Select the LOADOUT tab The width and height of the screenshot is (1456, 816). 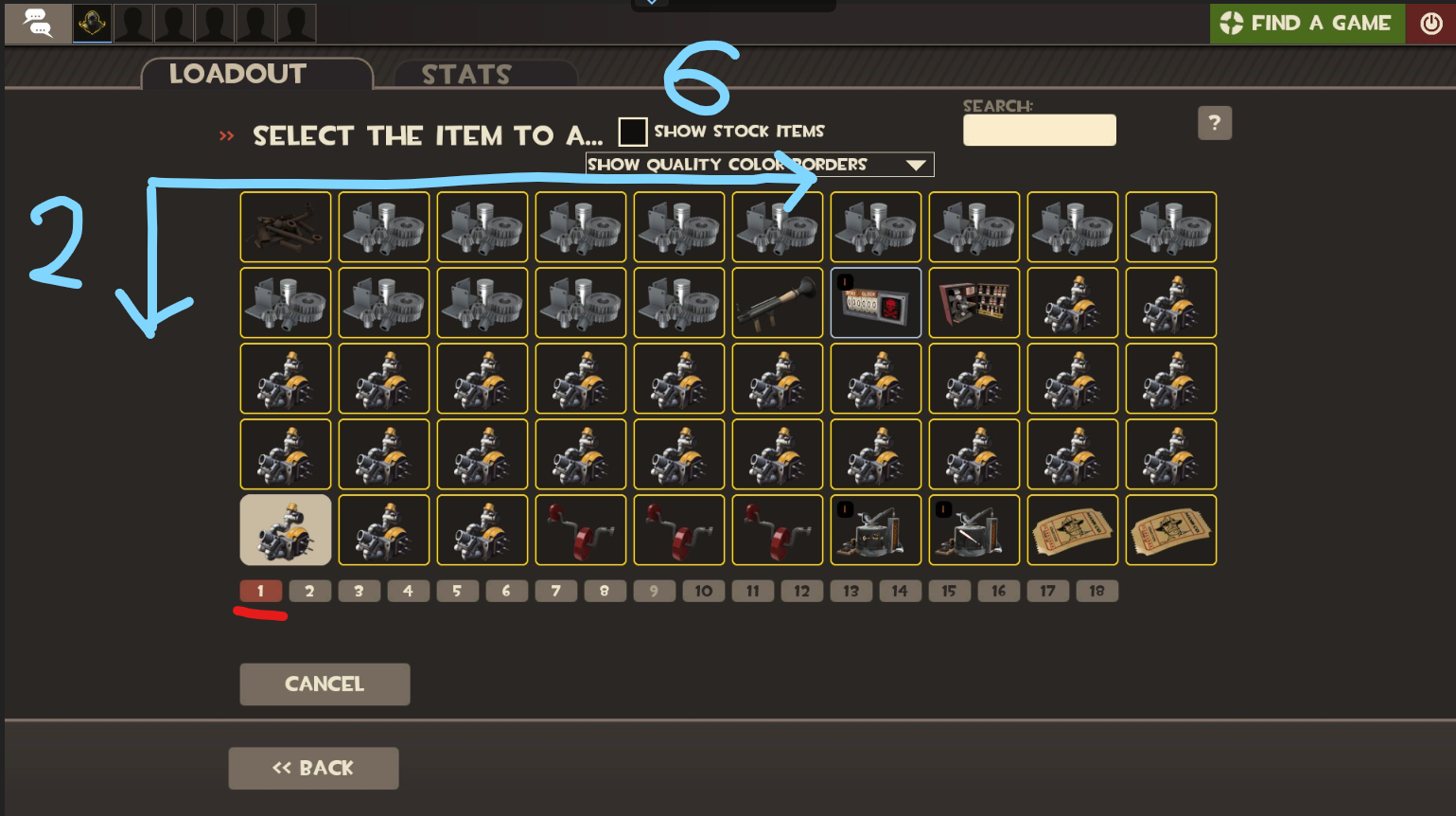[237, 73]
